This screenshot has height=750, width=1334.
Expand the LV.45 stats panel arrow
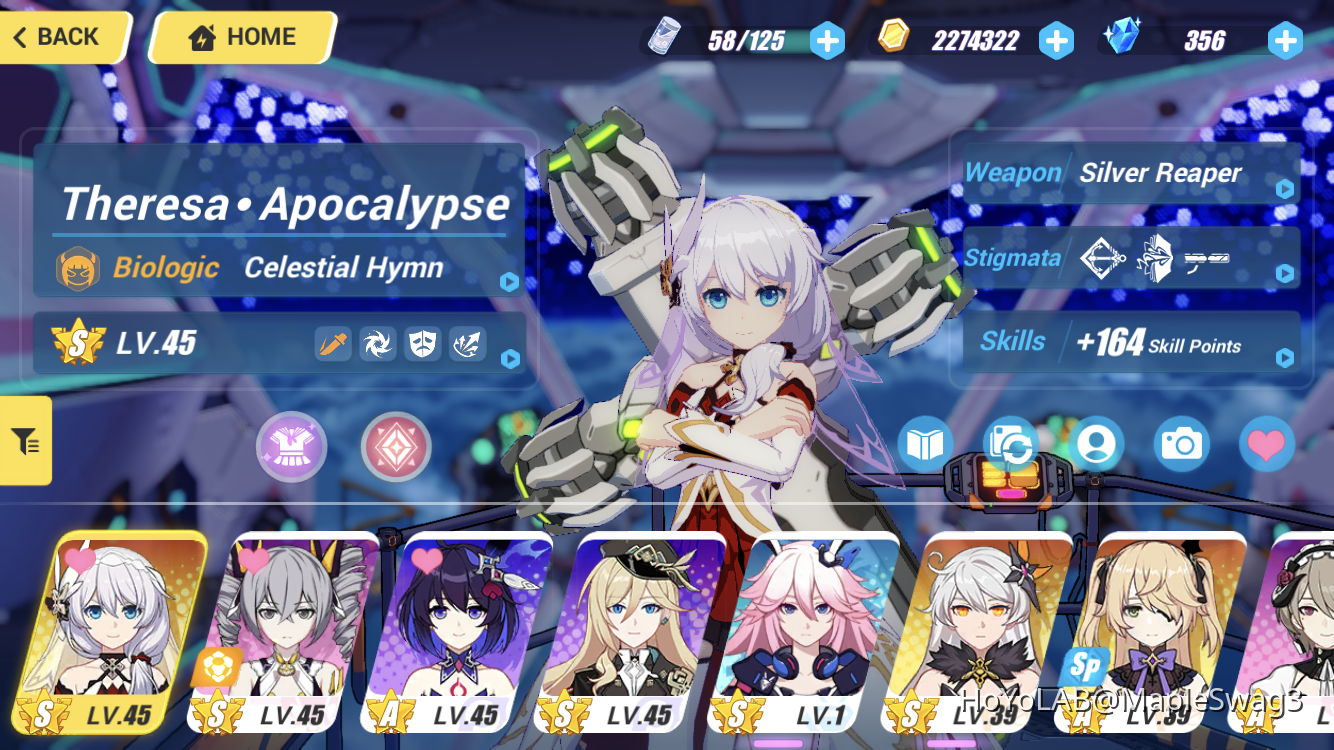(x=511, y=360)
